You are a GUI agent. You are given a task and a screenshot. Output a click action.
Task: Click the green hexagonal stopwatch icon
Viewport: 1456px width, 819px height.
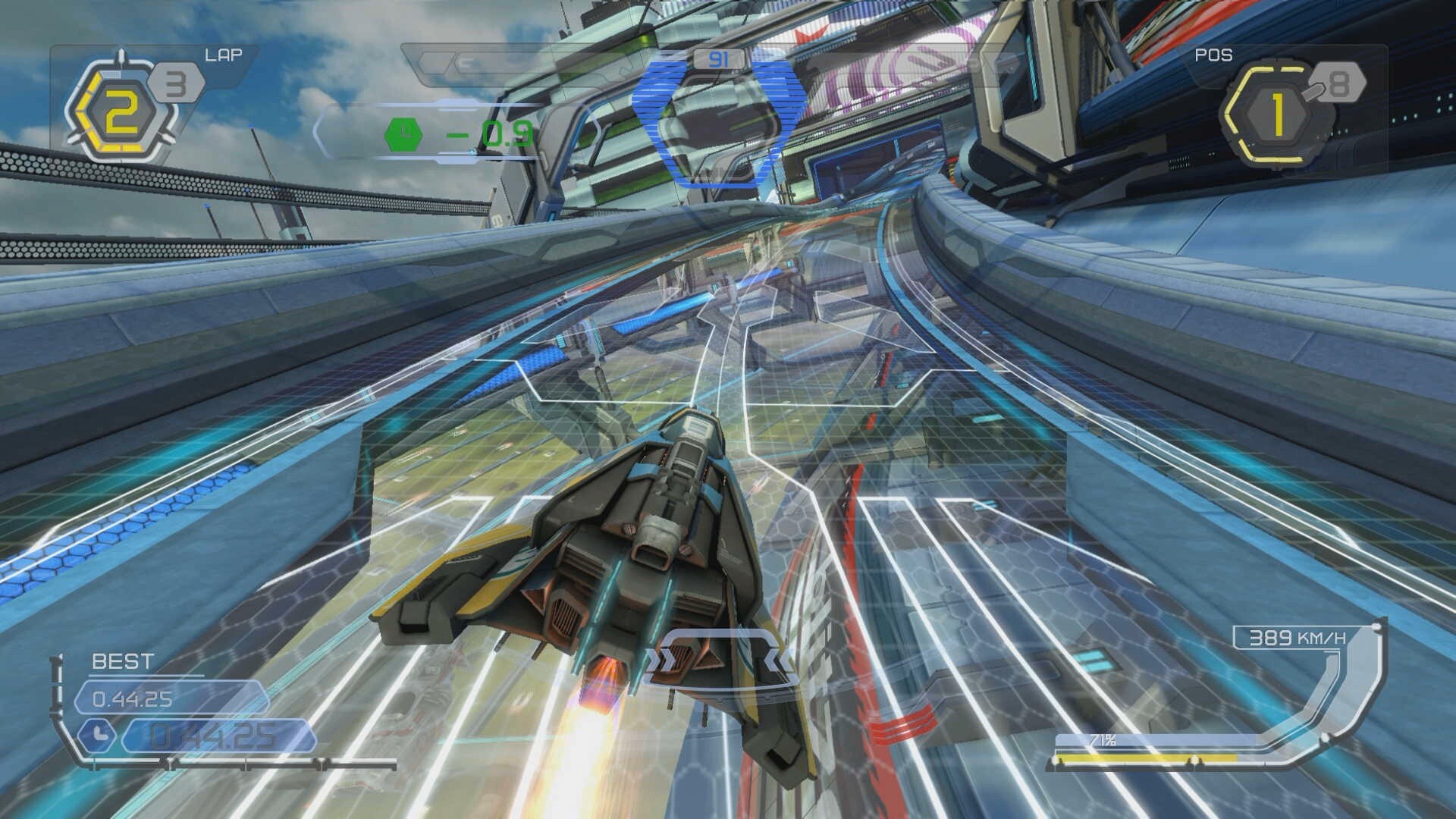coord(403,134)
